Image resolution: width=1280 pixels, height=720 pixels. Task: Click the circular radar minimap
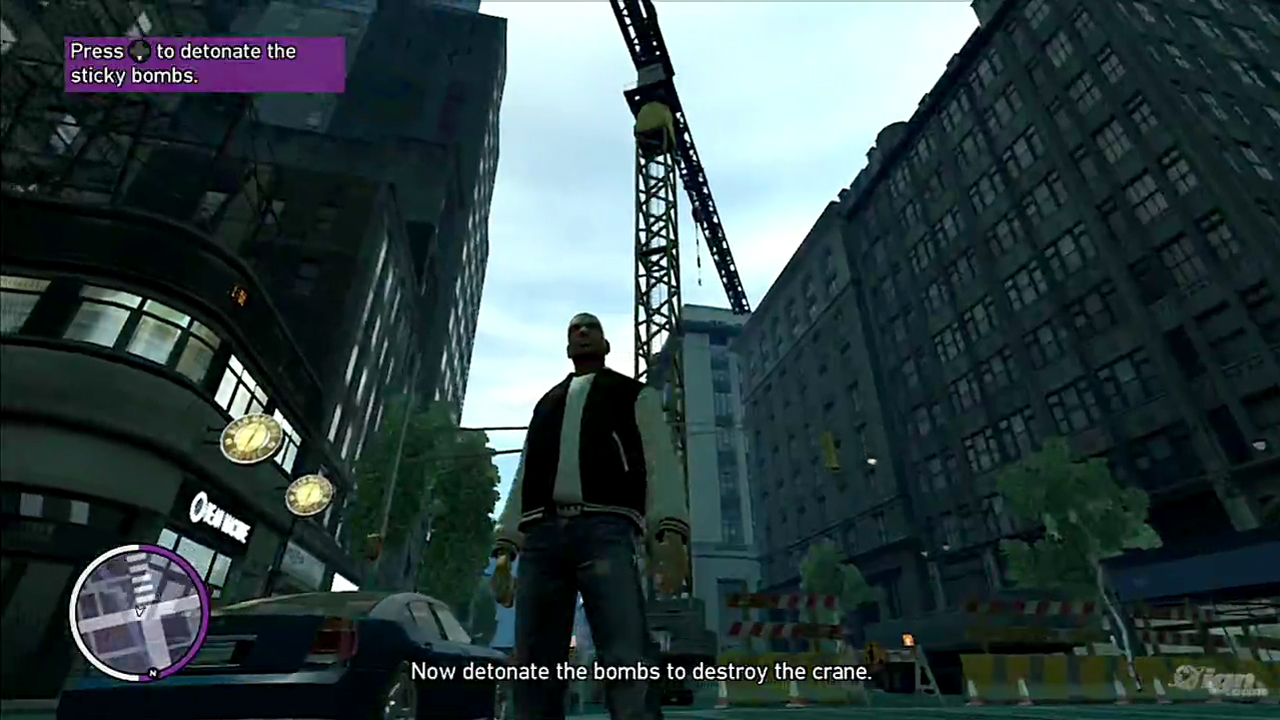tap(139, 612)
